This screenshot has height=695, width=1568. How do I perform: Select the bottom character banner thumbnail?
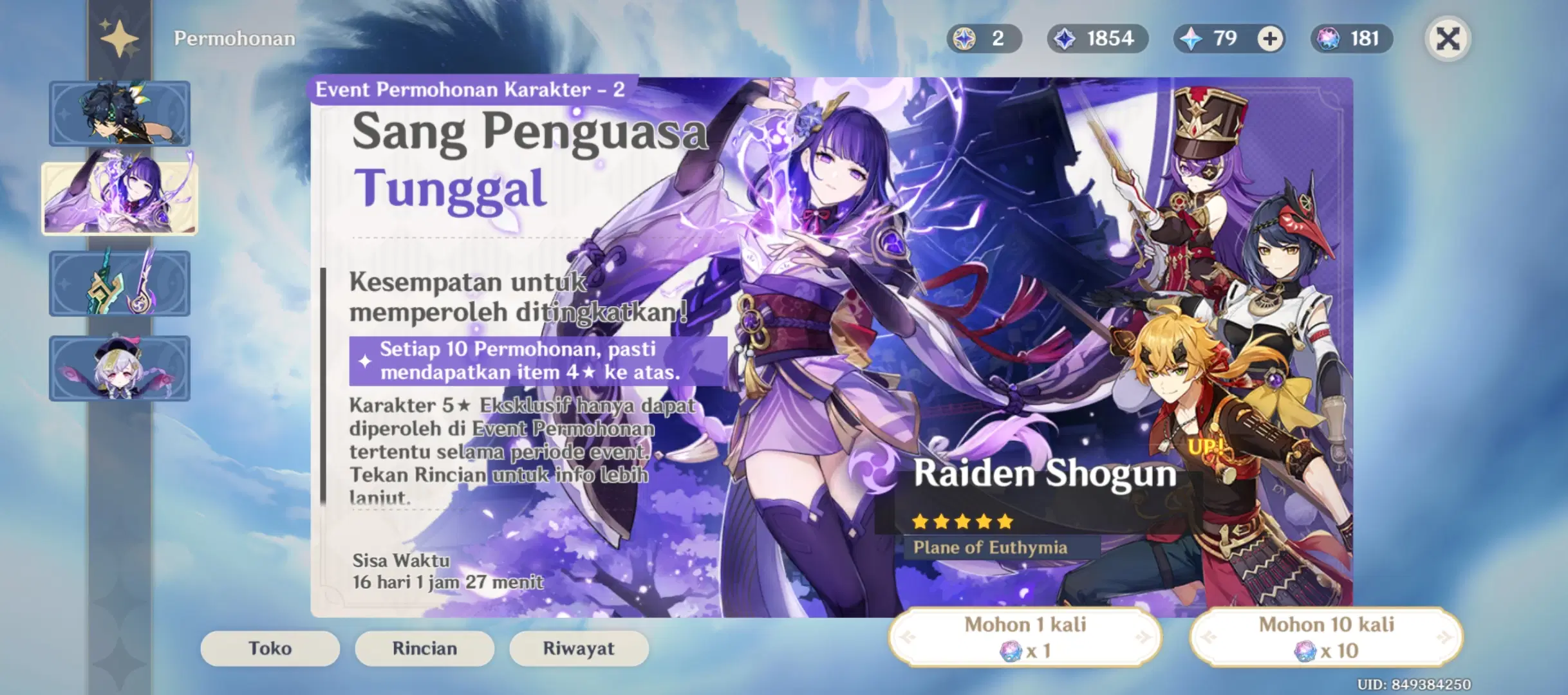[x=120, y=368]
